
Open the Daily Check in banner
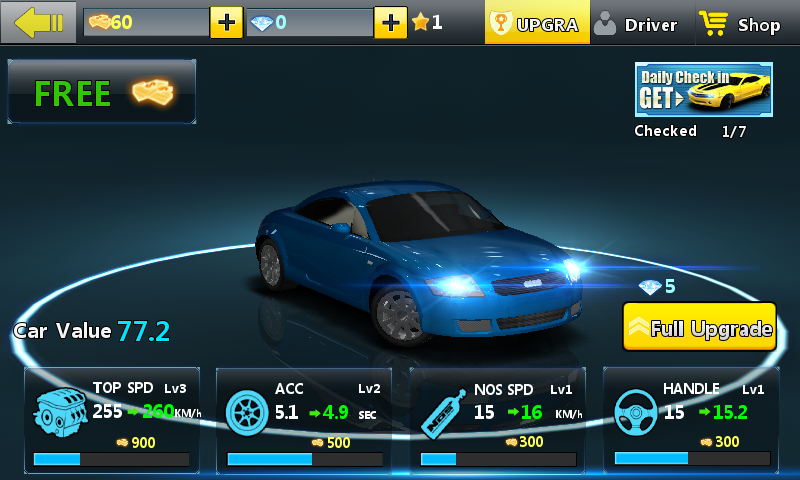tap(703, 90)
